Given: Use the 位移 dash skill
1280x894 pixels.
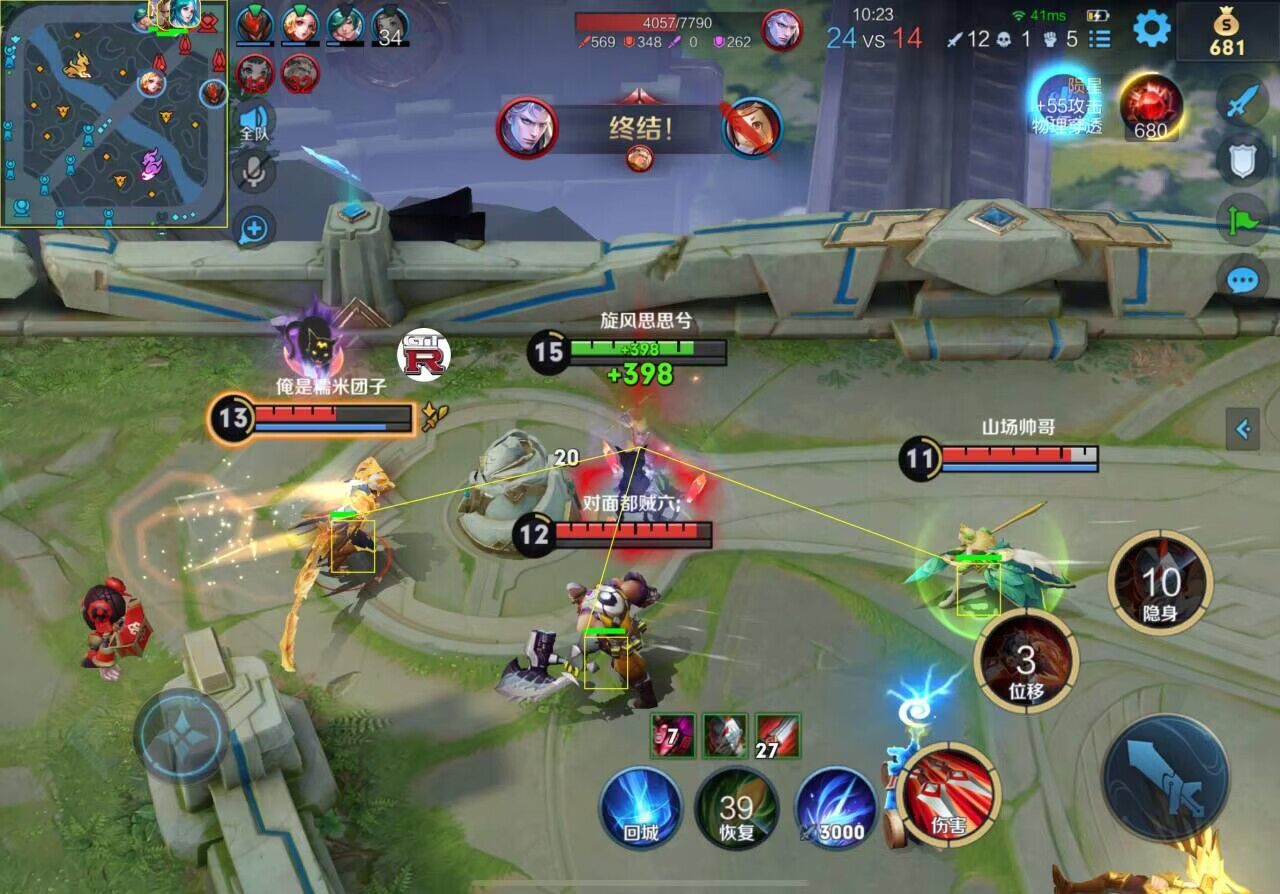Looking at the screenshot, I should coord(1026,661).
